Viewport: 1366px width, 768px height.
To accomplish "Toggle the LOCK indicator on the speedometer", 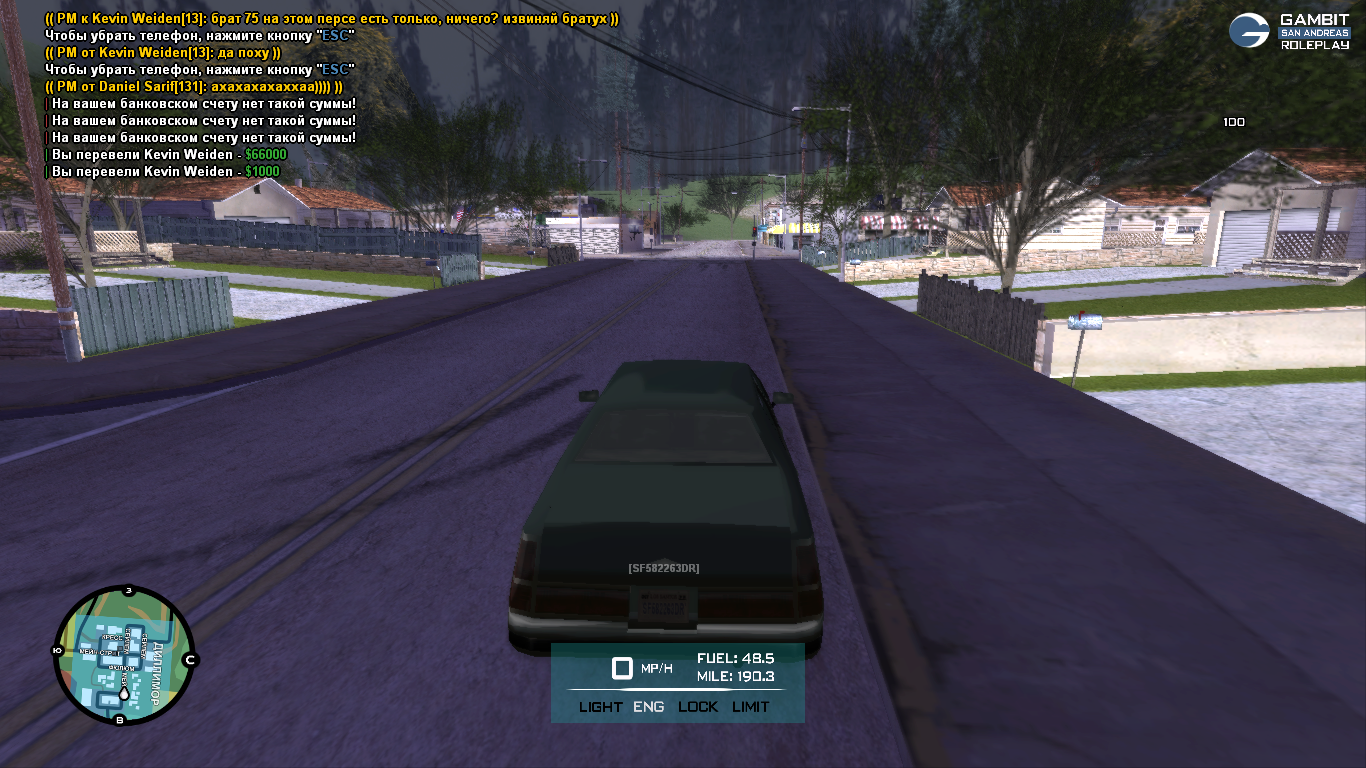I will pos(698,707).
